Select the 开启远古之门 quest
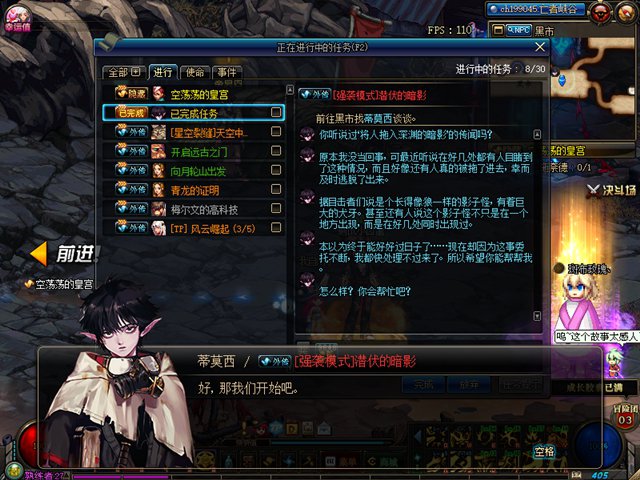640x480 pixels. [x=200, y=152]
